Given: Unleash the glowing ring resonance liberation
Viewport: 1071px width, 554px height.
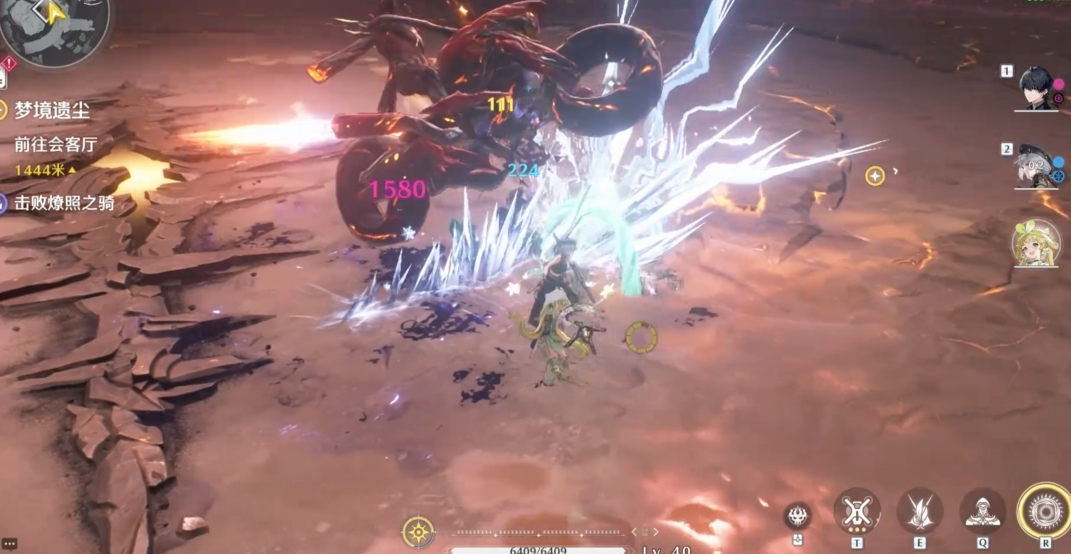Looking at the screenshot, I should 1044,510.
